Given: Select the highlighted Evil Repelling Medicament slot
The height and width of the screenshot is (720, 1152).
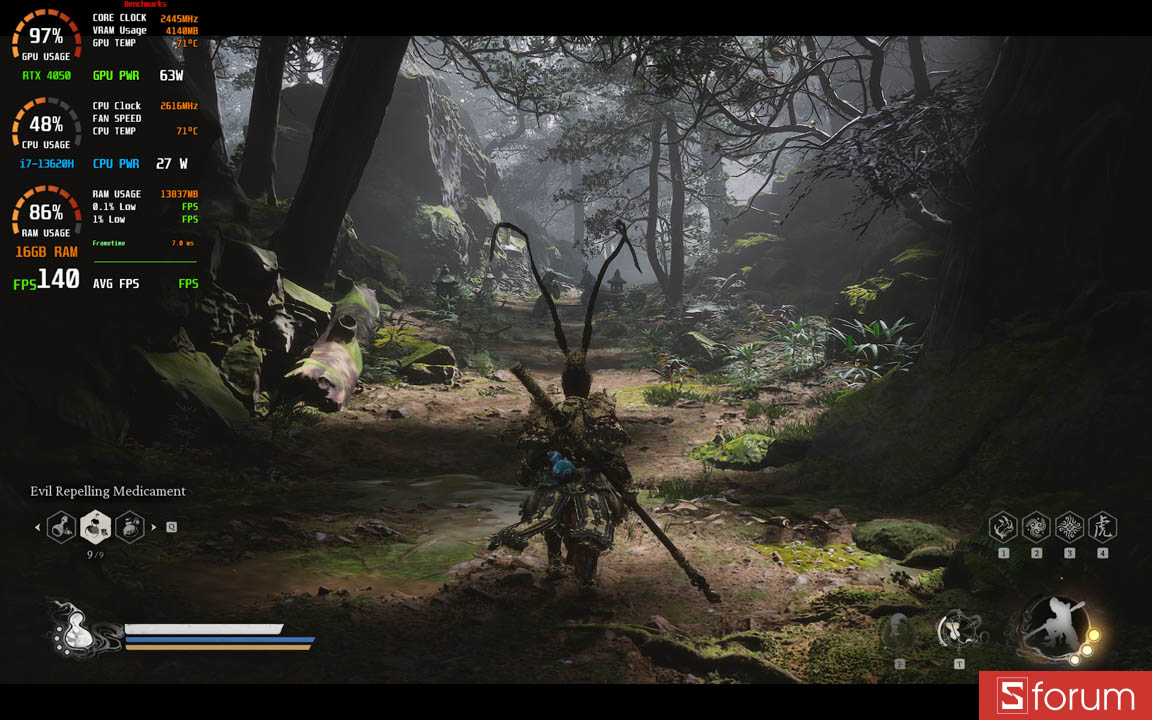Looking at the screenshot, I should click(96, 526).
